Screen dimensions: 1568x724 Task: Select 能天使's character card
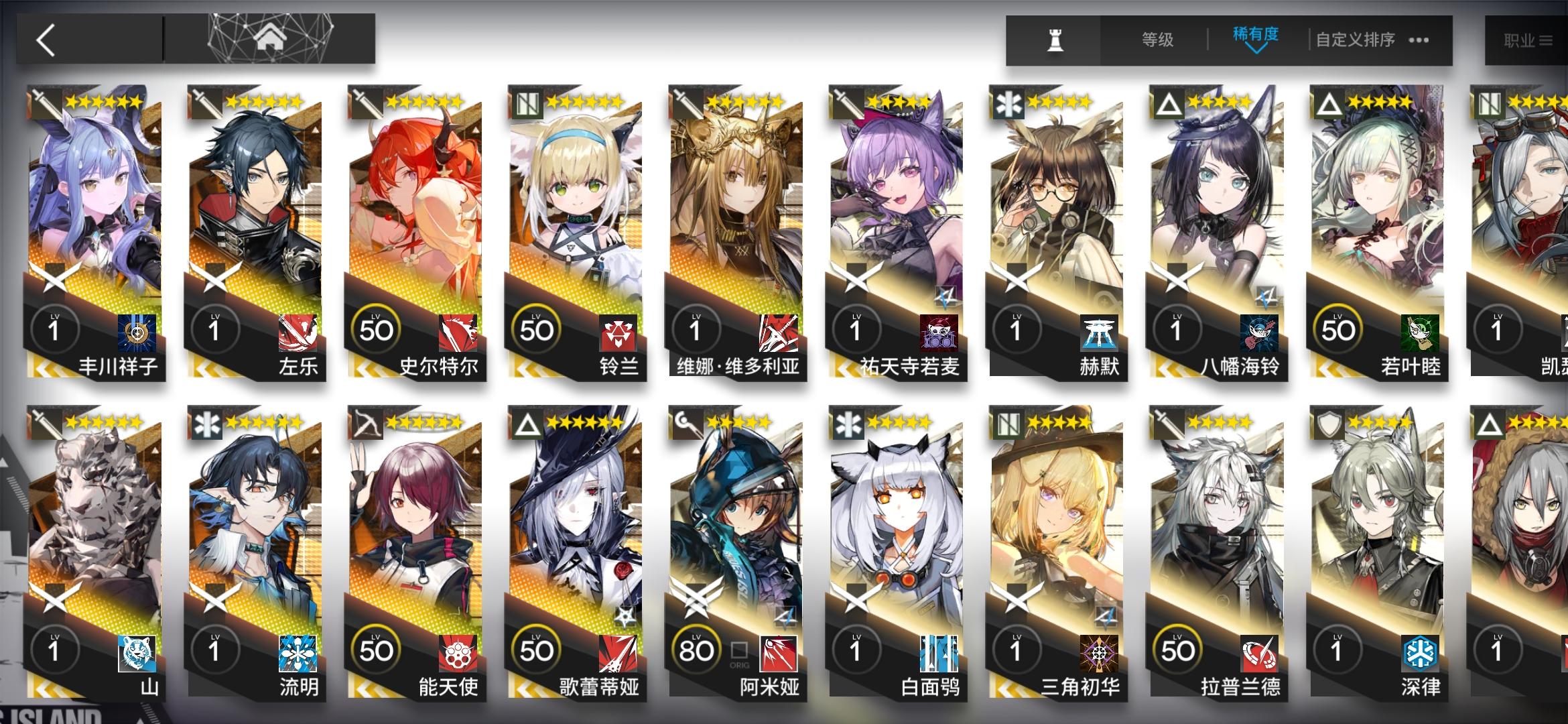coord(411,530)
